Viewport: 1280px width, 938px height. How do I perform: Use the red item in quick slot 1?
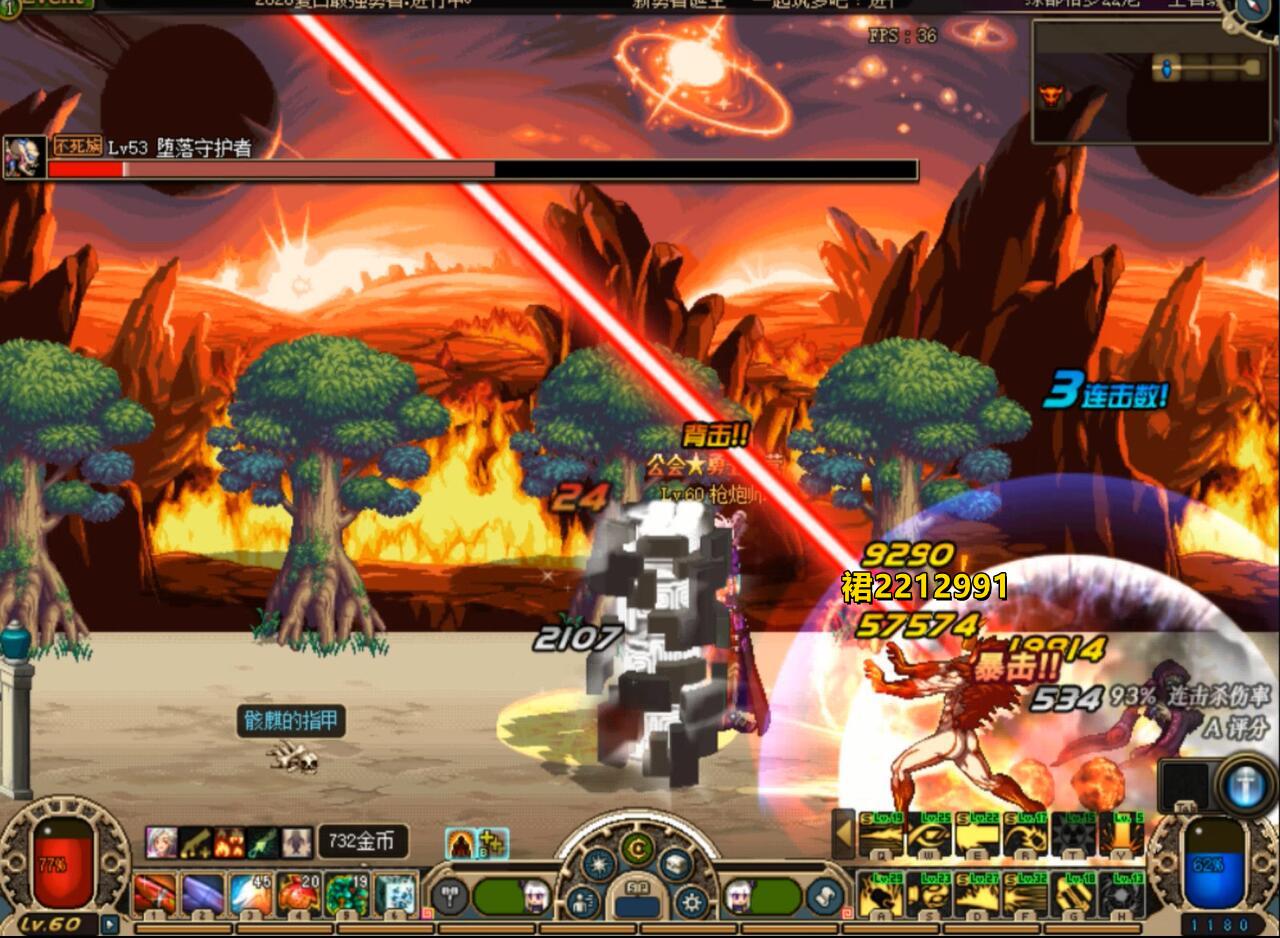155,893
